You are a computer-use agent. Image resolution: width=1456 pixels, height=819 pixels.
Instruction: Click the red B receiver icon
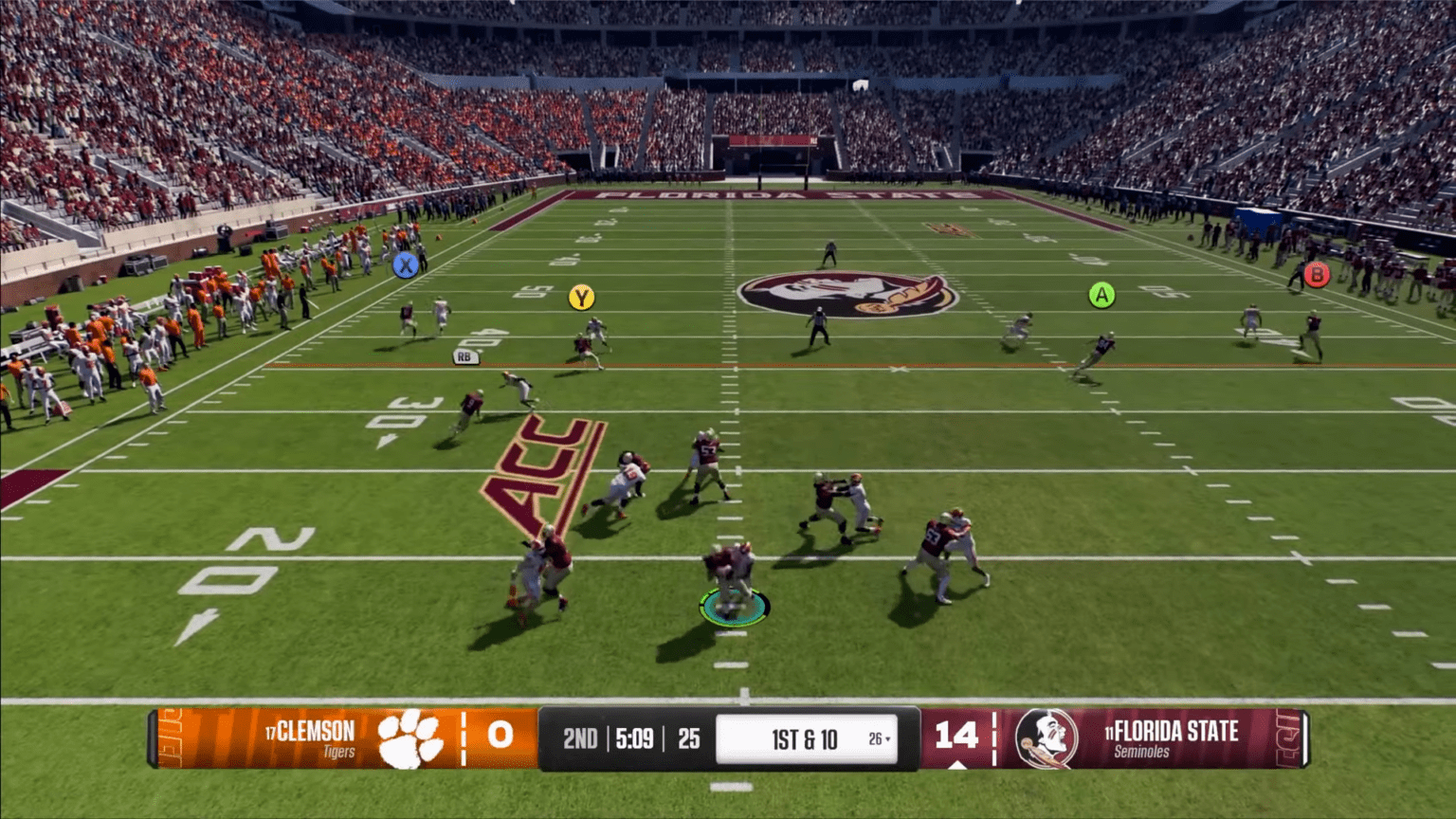coord(1316,275)
